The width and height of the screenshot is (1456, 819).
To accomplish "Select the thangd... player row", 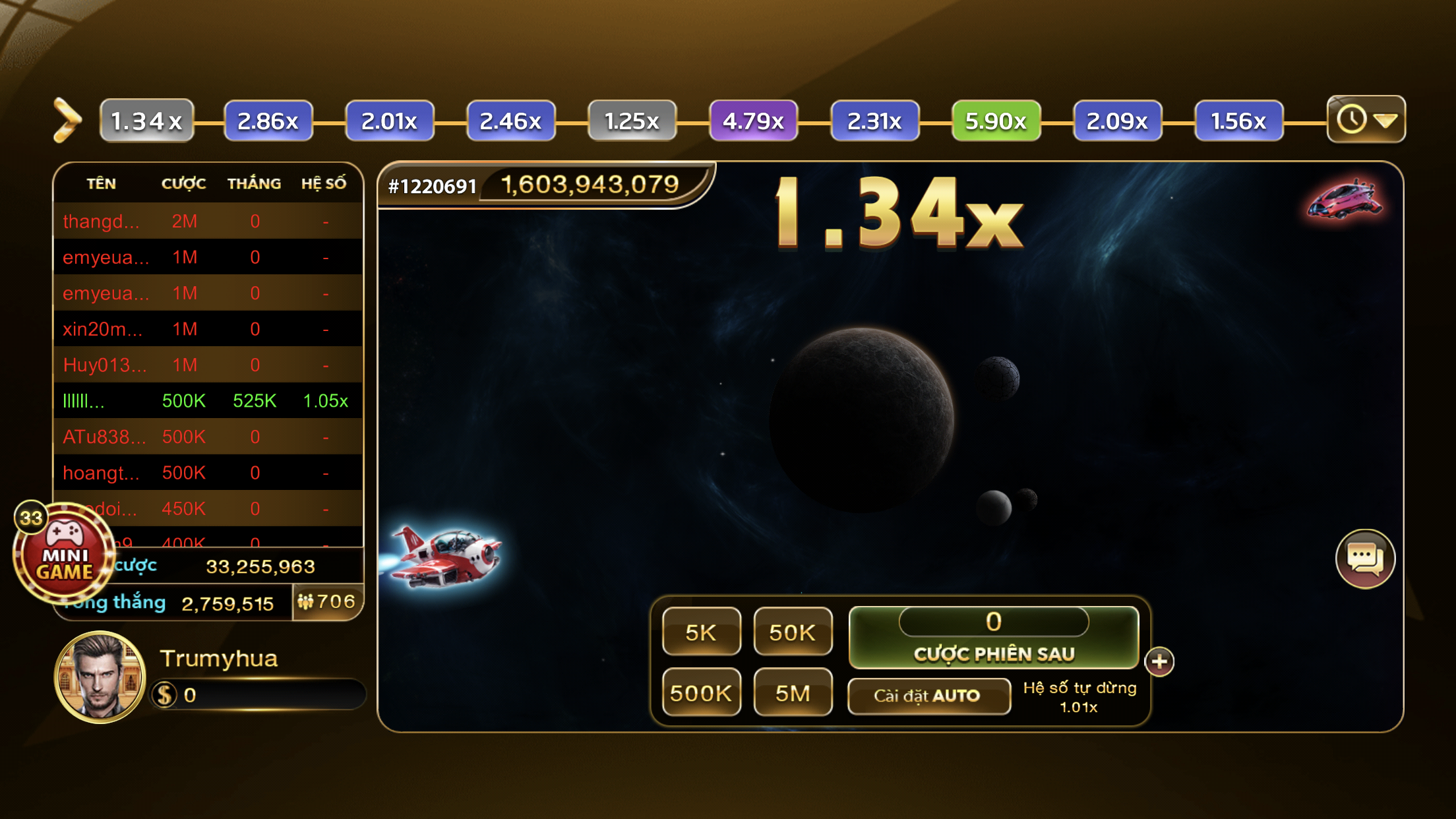I will (208, 222).
